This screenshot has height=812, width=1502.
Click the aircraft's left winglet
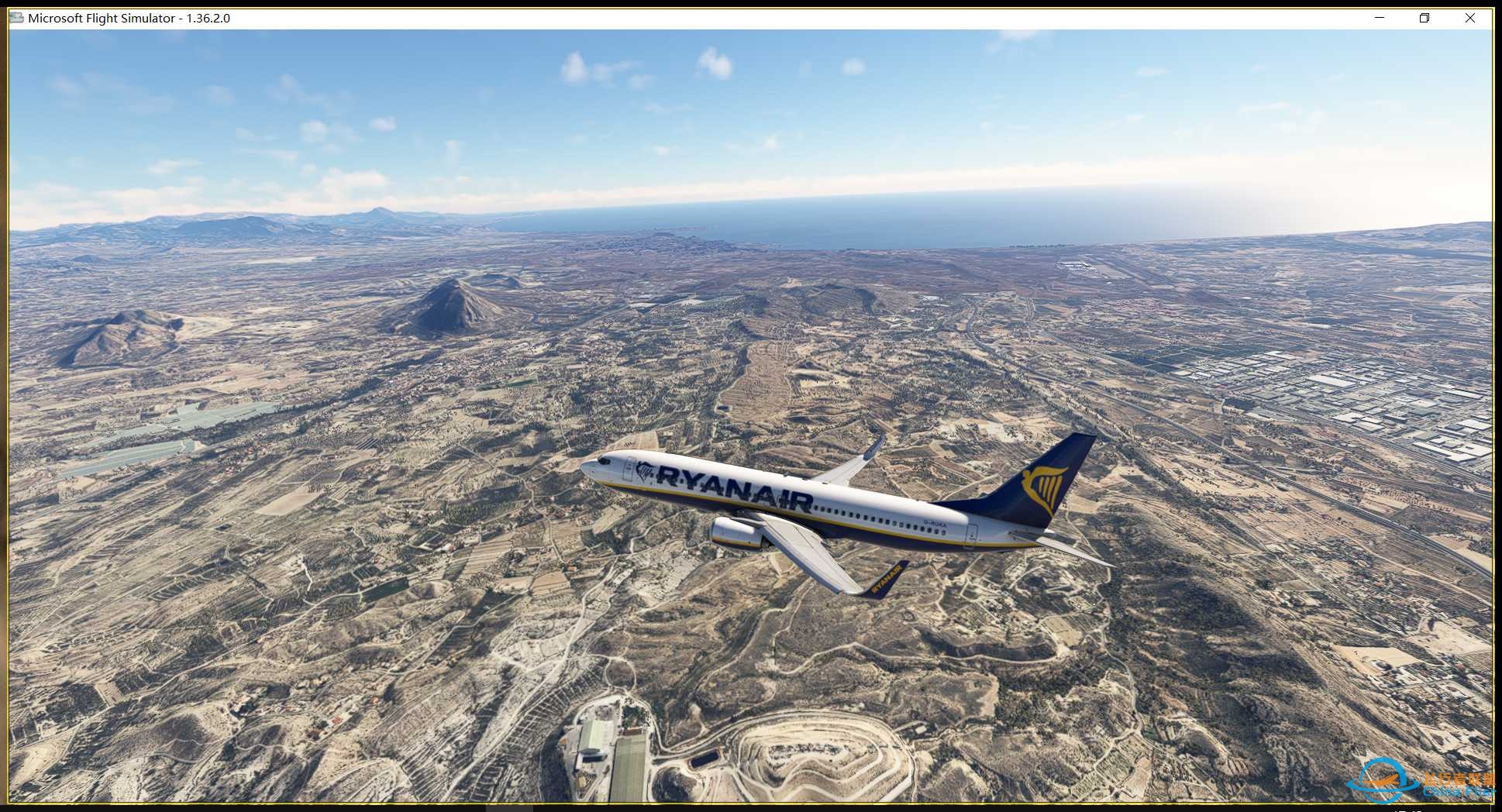pos(887,580)
